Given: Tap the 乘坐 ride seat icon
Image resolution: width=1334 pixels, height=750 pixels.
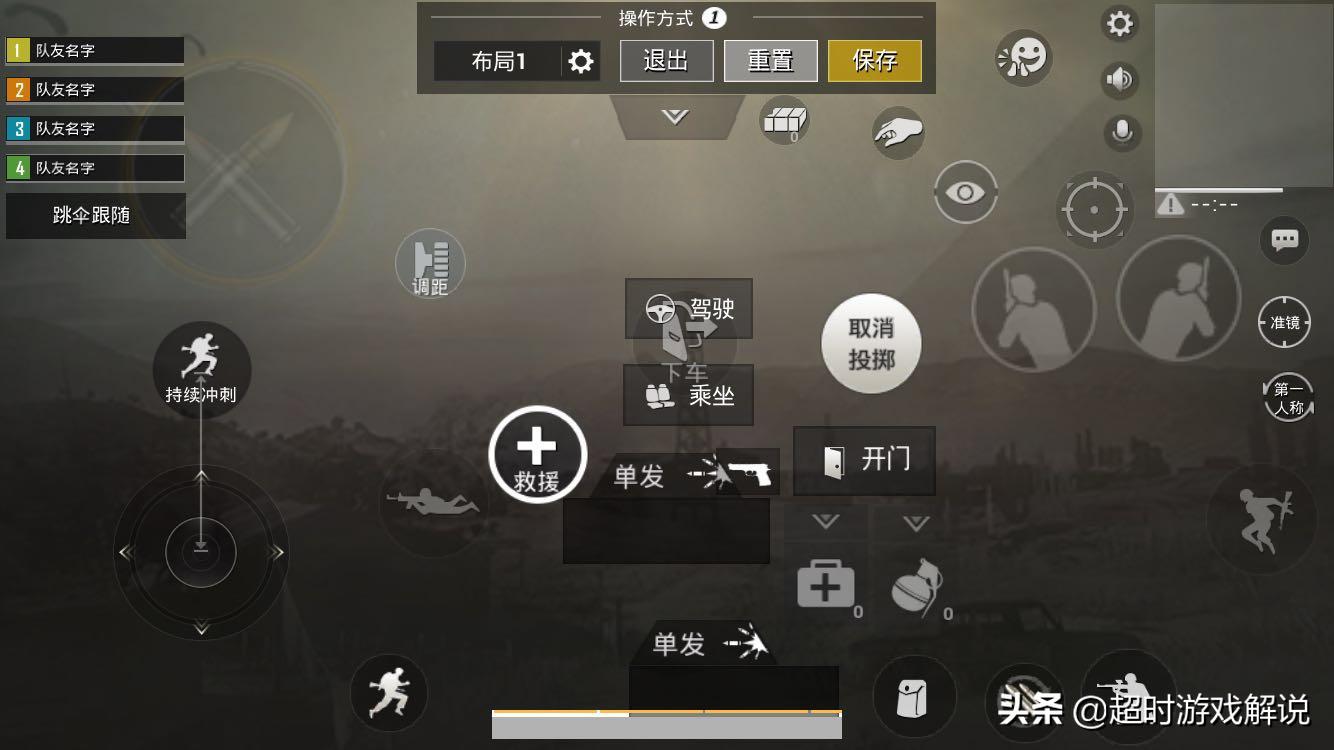Looking at the screenshot, I should (688, 396).
